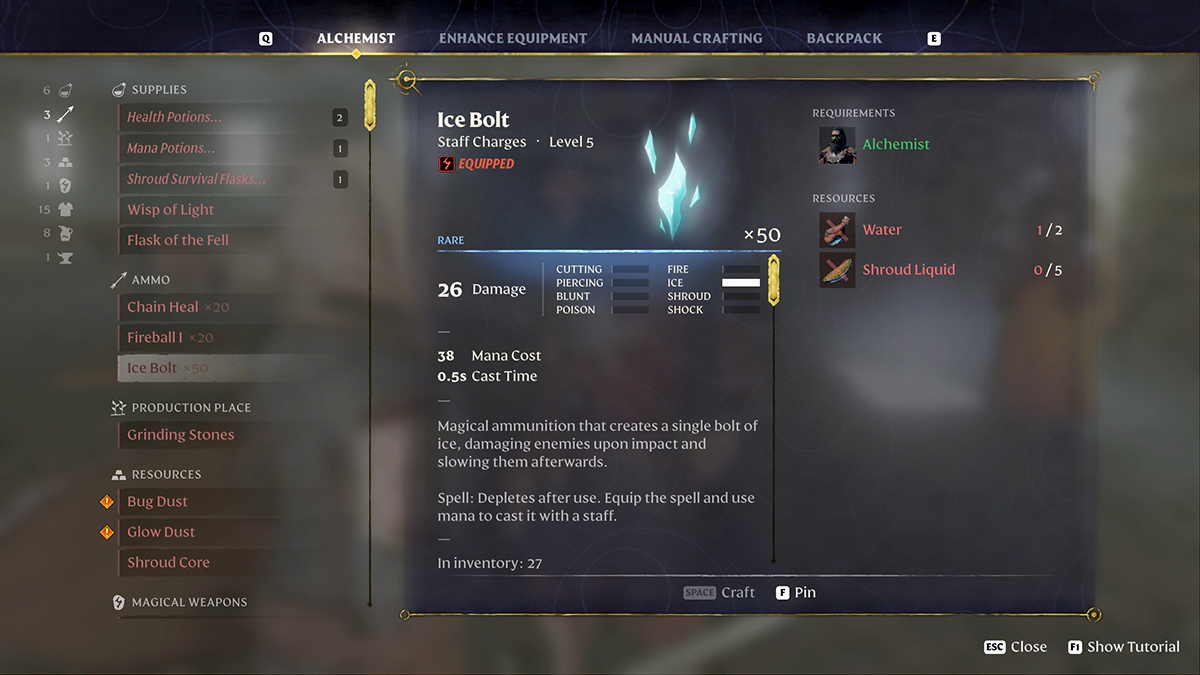Image resolution: width=1200 pixels, height=675 pixels.
Task: Open the Grinding Stones recipe
Action: pos(181,435)
